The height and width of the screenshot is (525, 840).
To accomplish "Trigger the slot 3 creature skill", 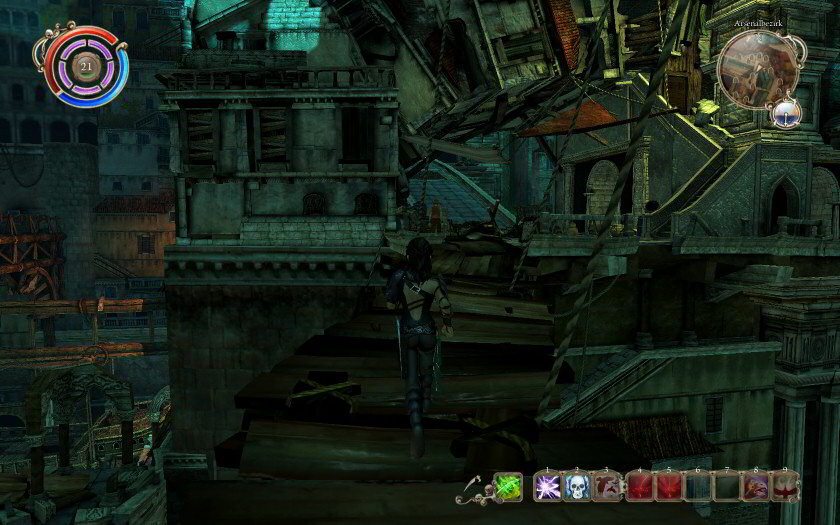I will click(608, 487).
